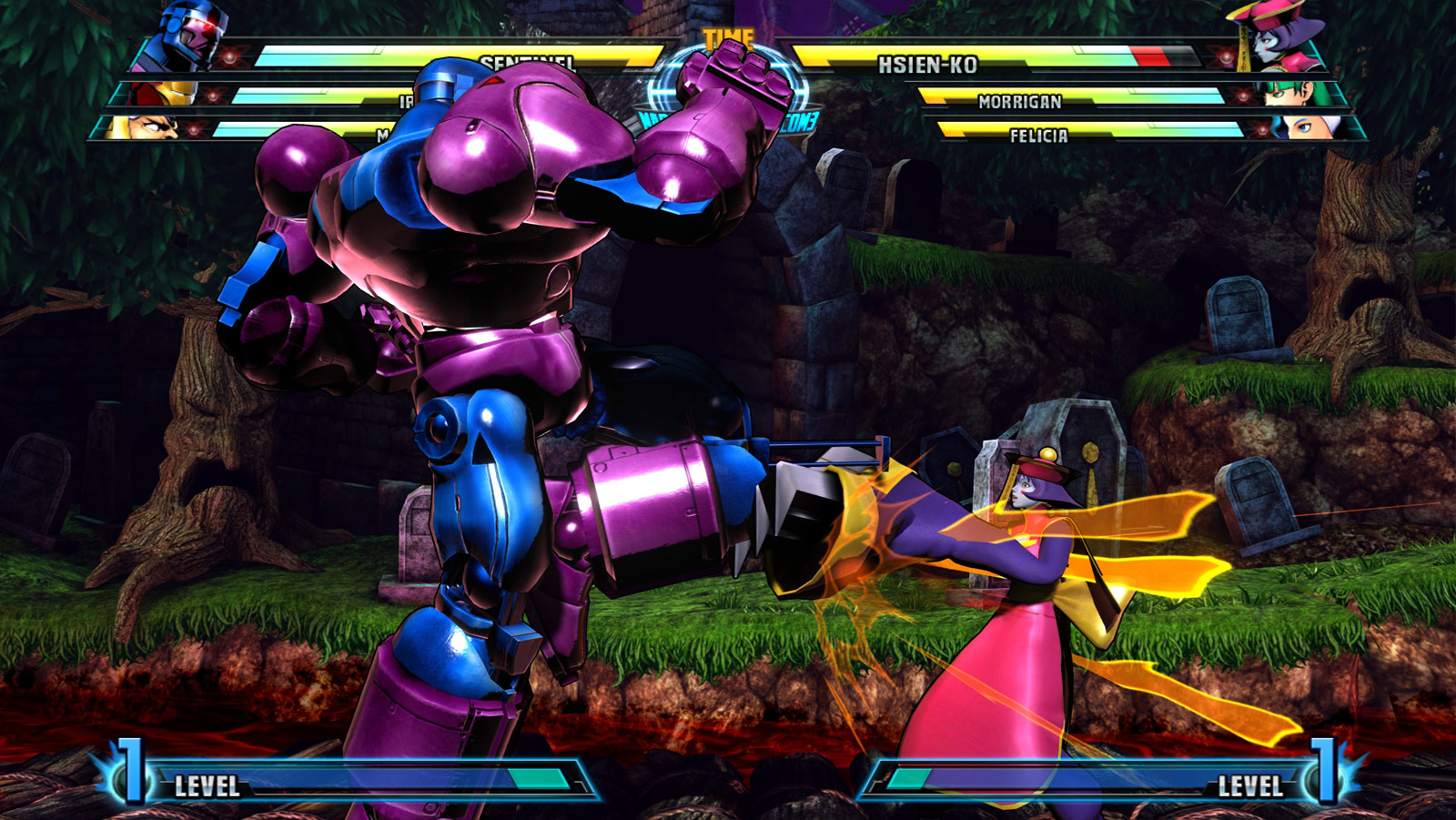The image size is (1456, 820).
Task: Click Hsien-Ko's red damage segment in her health bar
Action: coord(1152,55)
